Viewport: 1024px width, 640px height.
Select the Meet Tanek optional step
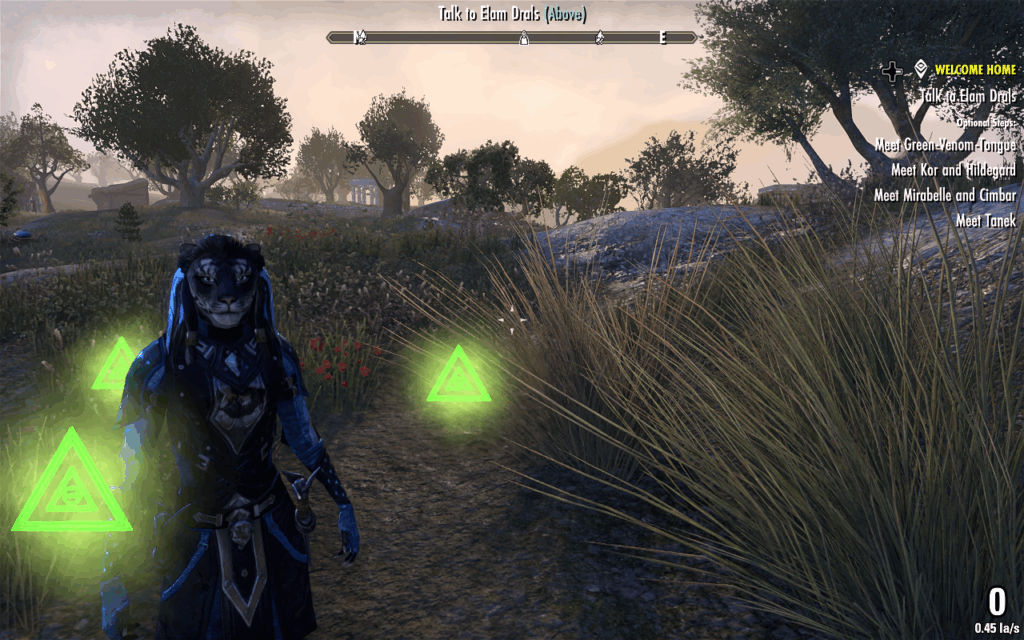tap(985, 220)
